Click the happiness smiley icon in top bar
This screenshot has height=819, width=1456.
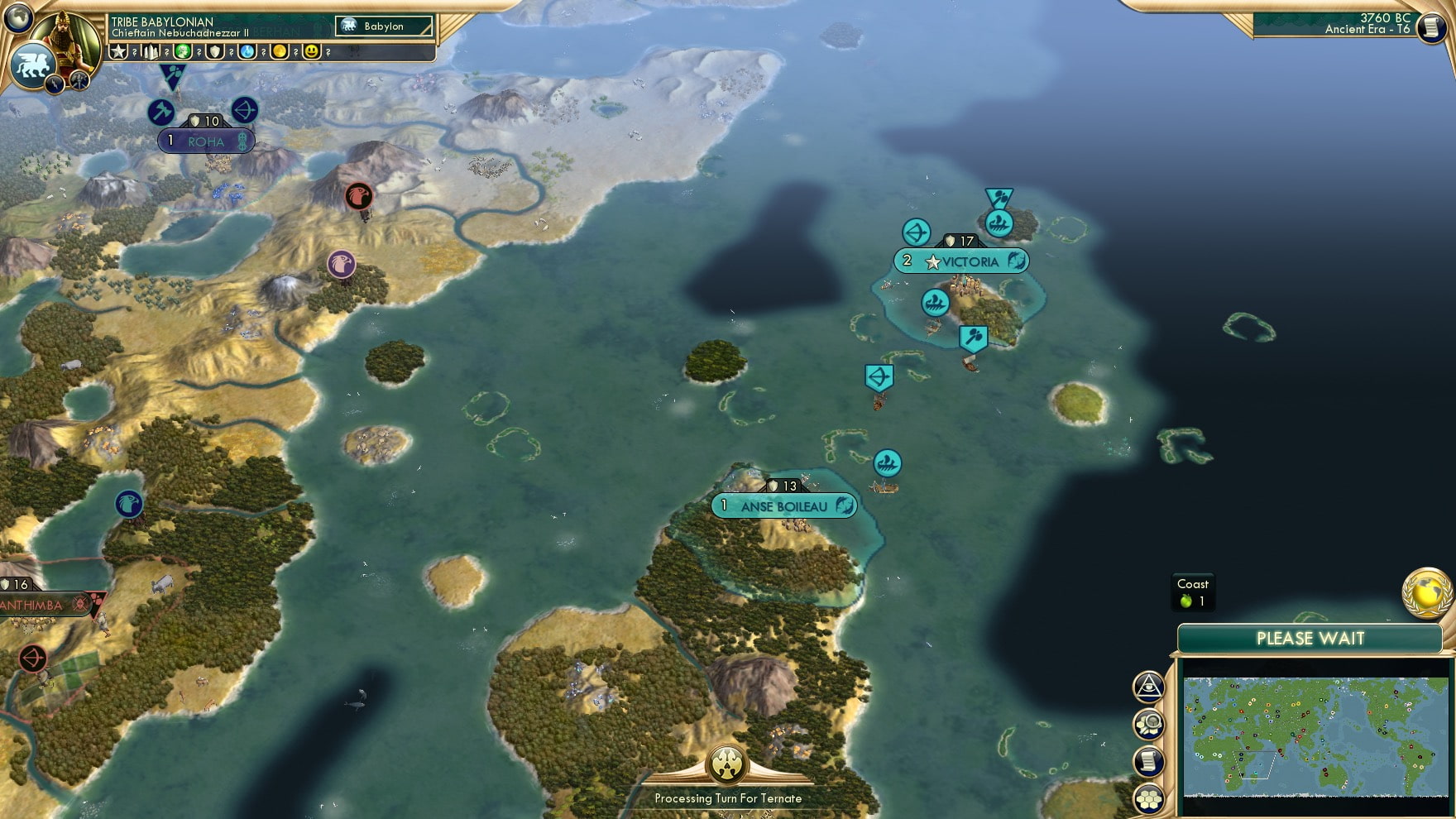point(310,52)
